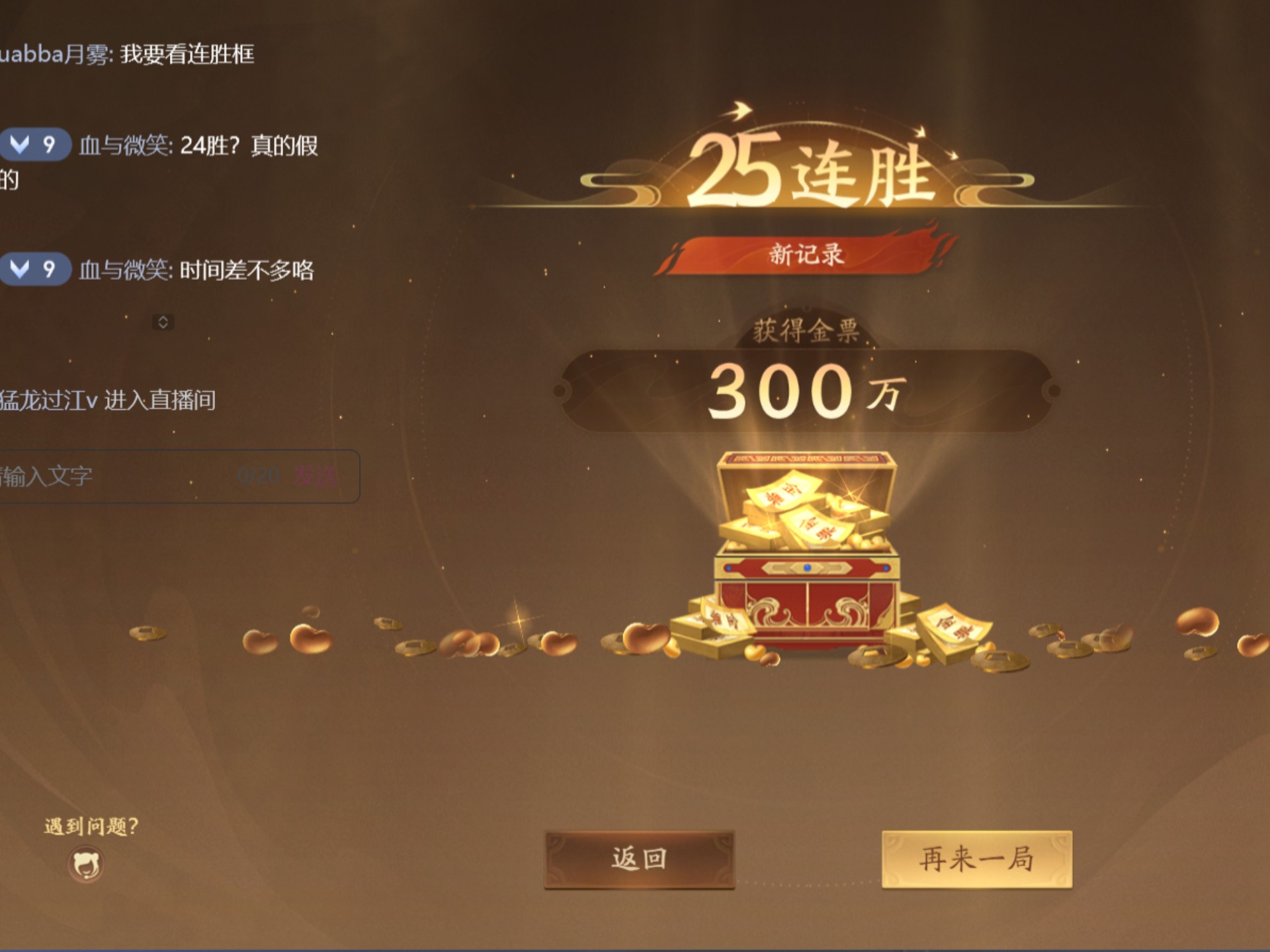Click the 请输入文字 chat input field
This screenshot has height=952, width=1270.
coord(79,473)
